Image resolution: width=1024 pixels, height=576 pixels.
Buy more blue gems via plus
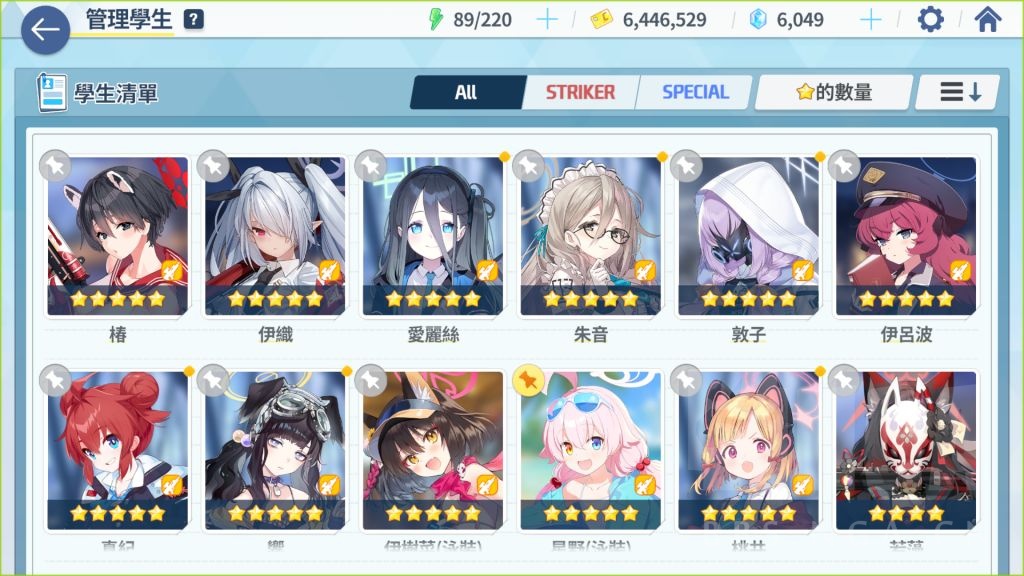[871, 20]
